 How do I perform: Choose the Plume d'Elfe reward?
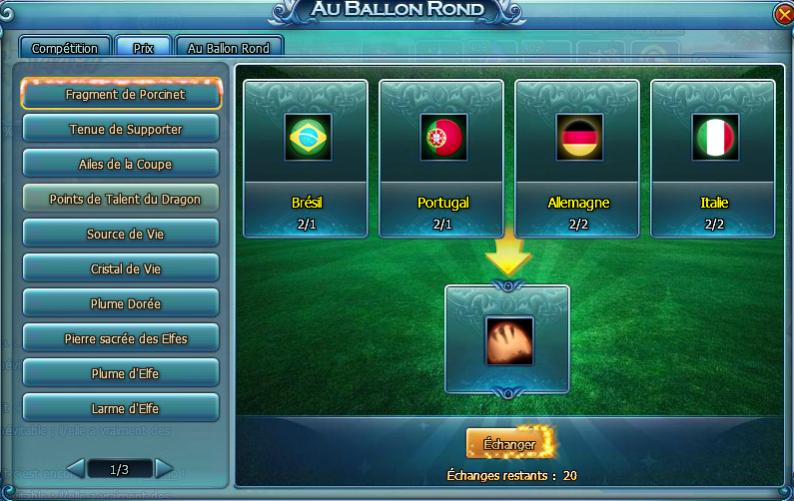coord(121,374)
